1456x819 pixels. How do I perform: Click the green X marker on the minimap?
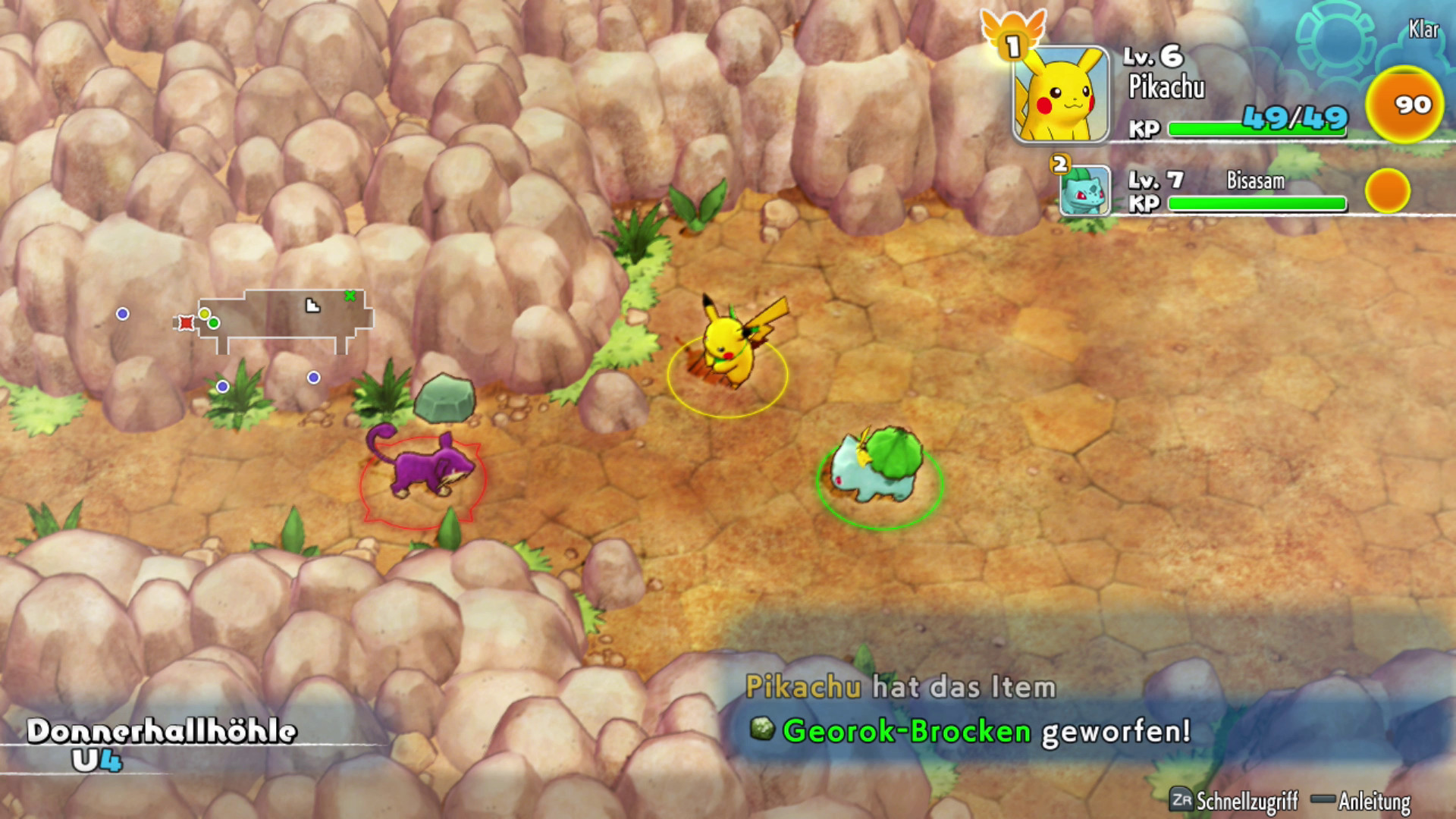pos(350,296)
